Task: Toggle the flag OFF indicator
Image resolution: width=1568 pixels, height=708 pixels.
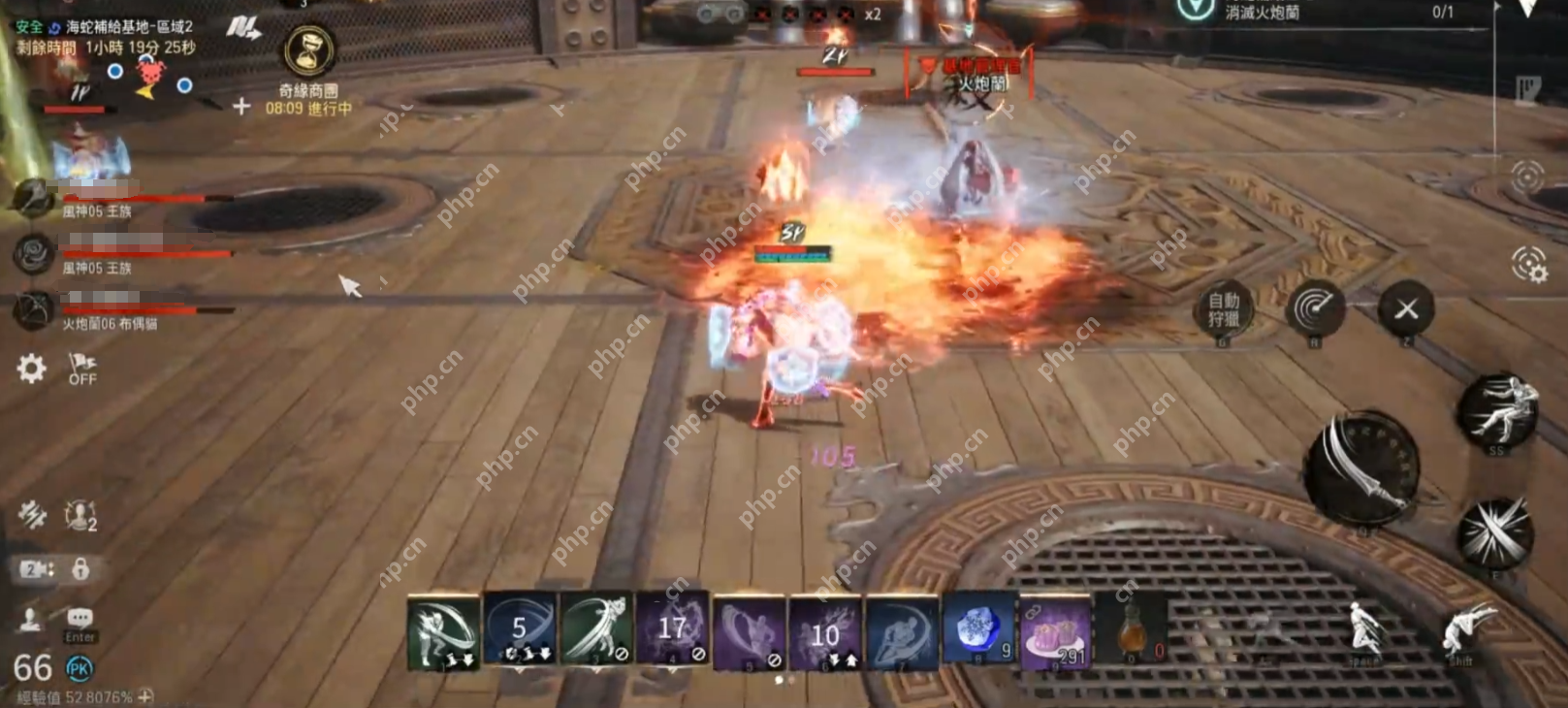Action: coord(82,369)
